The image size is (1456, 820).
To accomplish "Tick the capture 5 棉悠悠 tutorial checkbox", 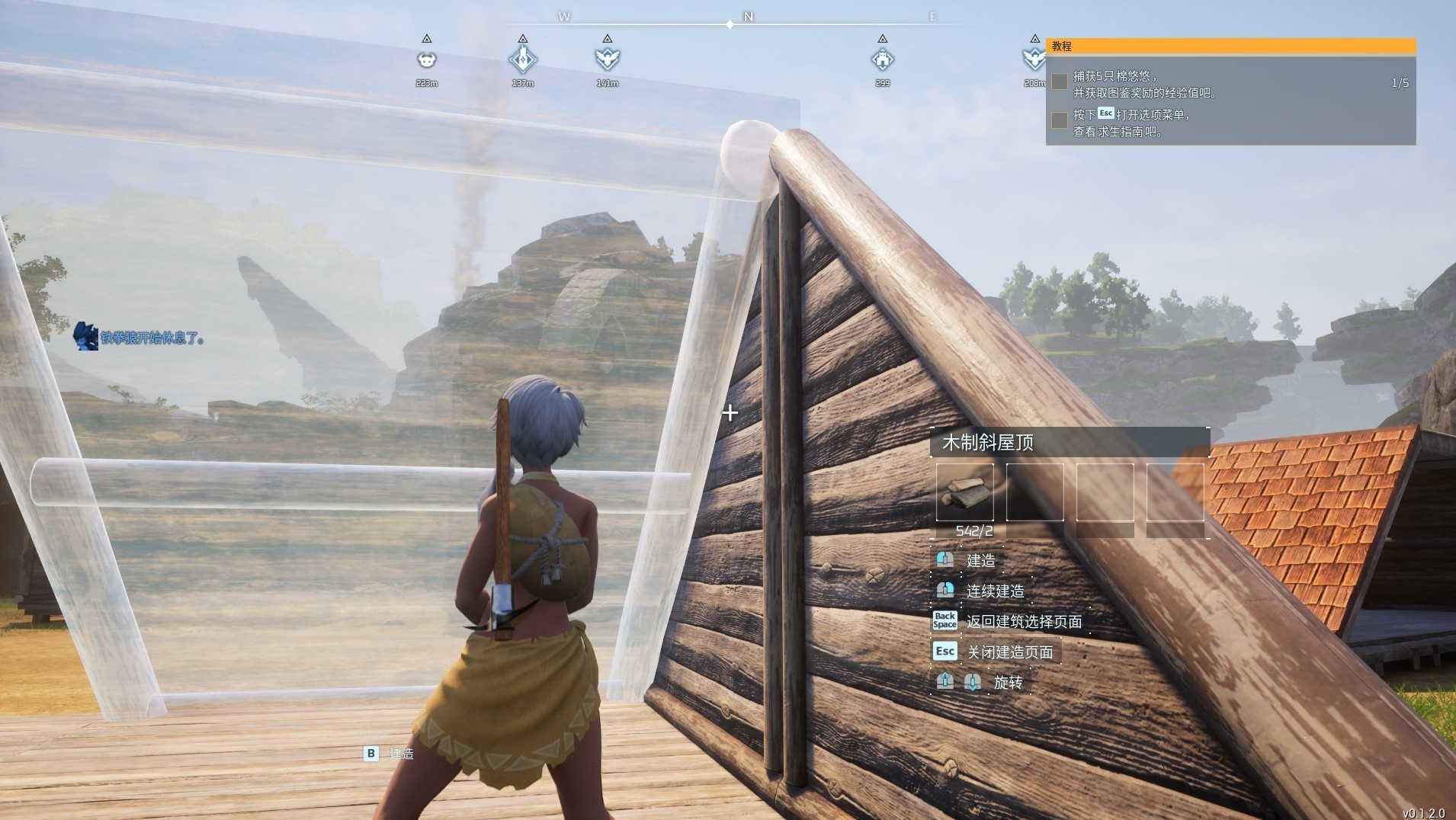I will click(1060, 82).
